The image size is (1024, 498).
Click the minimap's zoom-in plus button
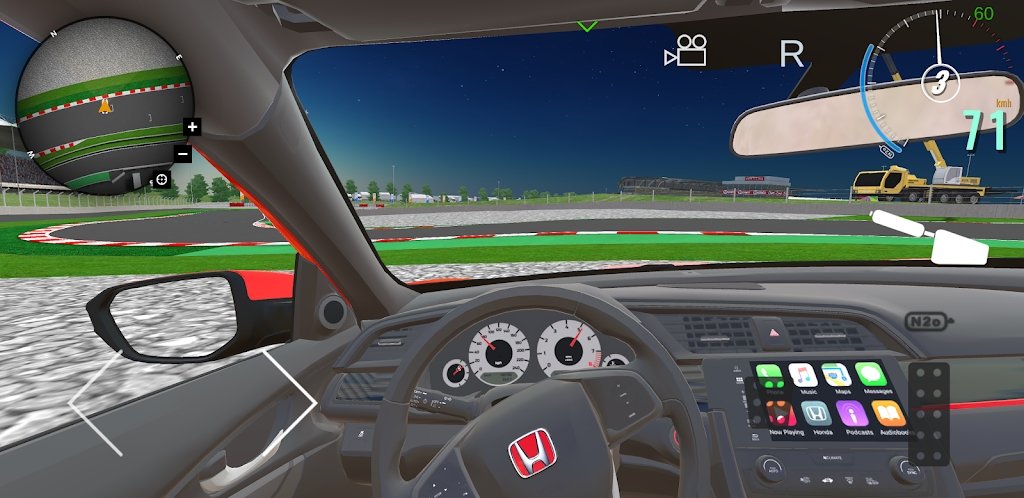[x=192, y=127]
